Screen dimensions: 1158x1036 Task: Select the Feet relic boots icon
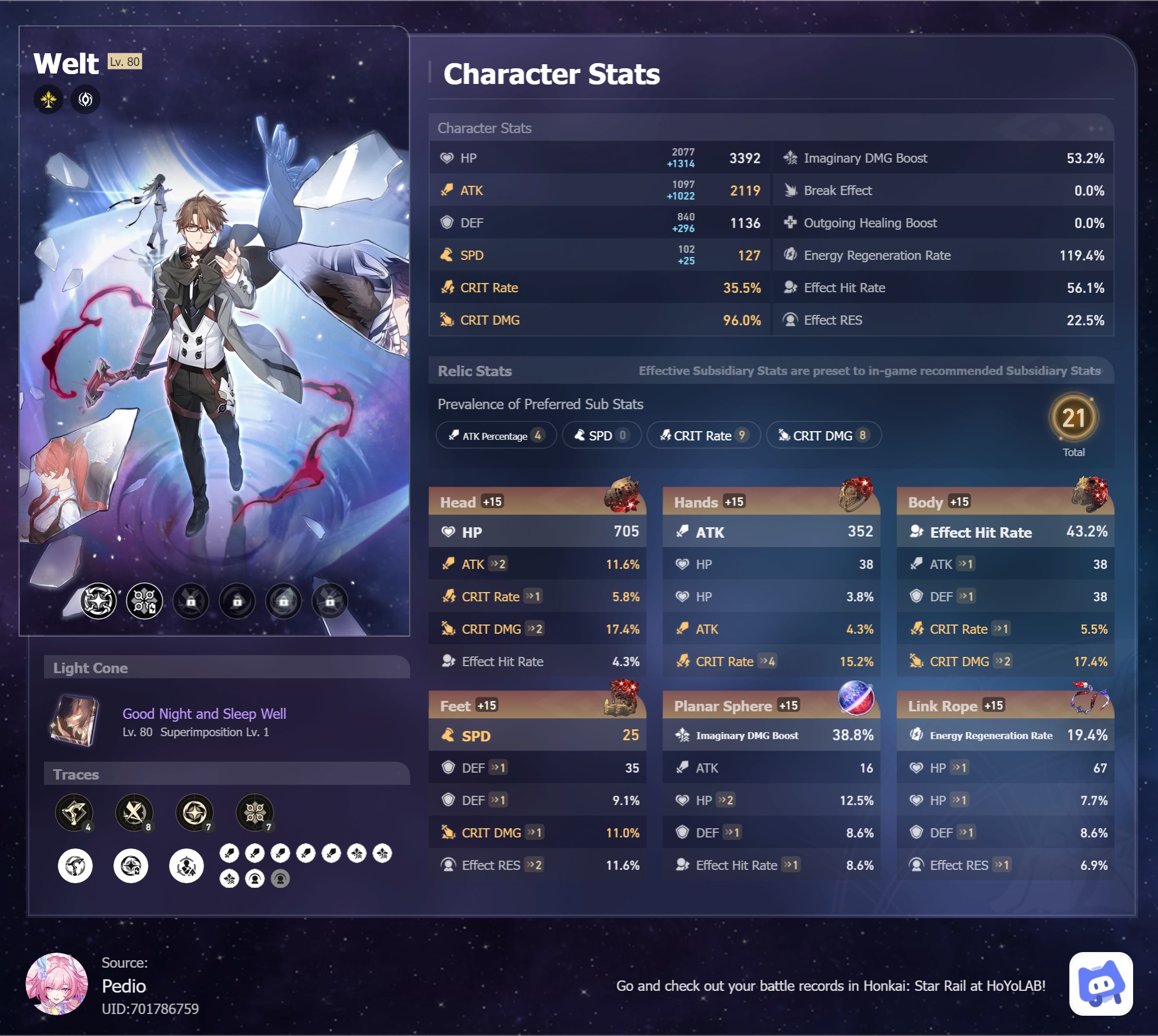pyautogui.click(x=622, y=698)
